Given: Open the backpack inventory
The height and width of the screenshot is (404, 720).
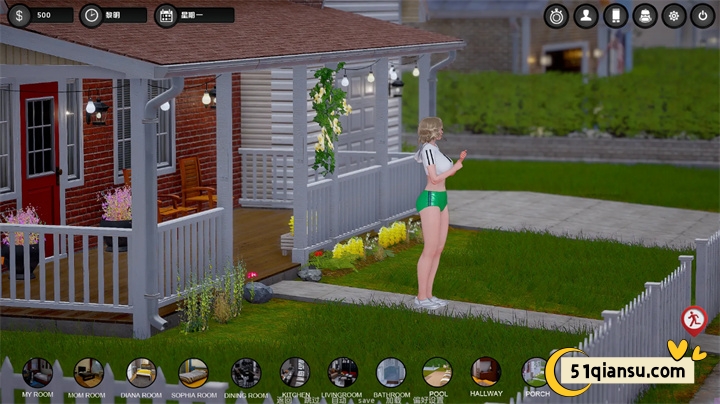Looking at the screenshot, I should 645,15.
